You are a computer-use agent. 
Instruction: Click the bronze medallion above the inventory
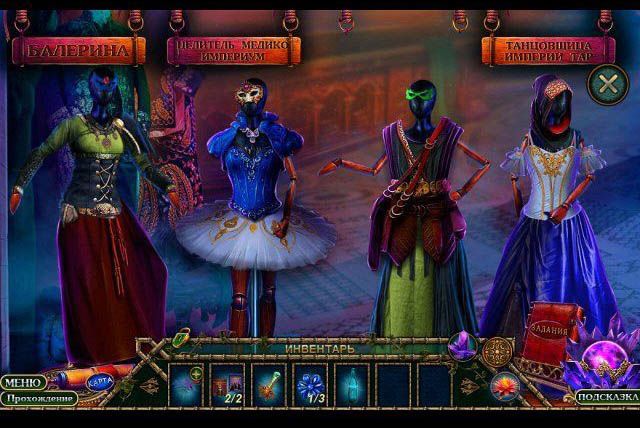tap(497, 350)
